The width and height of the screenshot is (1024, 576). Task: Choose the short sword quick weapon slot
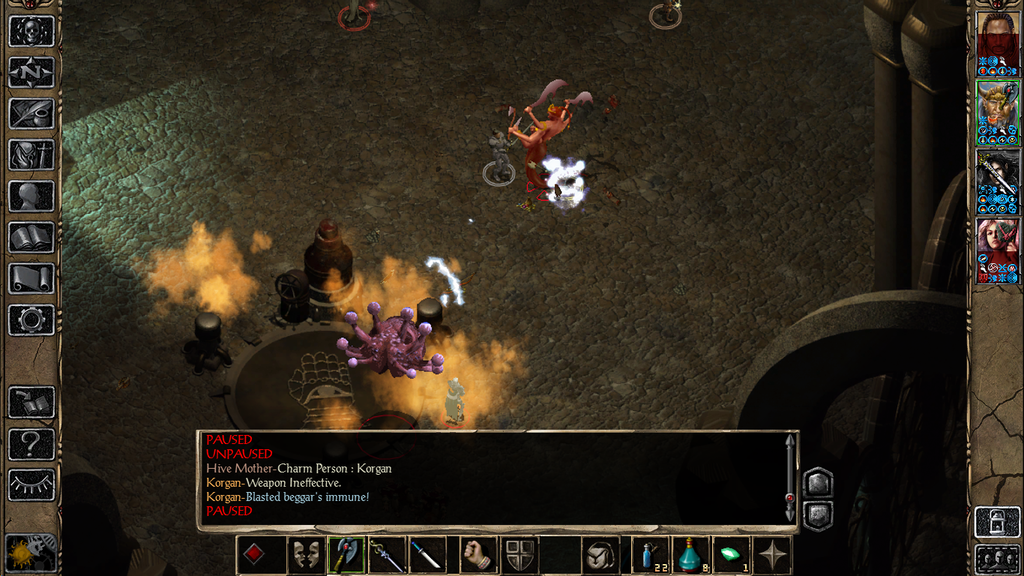pyautogui.click(x=427, y=555)
